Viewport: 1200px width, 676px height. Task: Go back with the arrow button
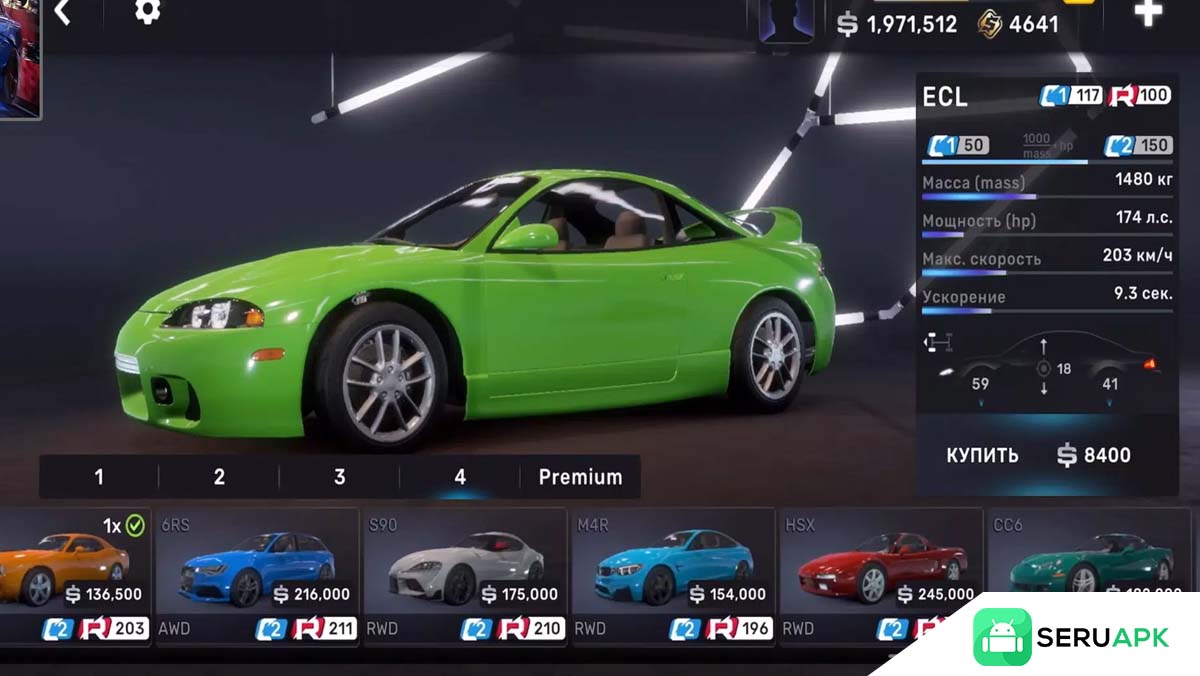[63, 13]
